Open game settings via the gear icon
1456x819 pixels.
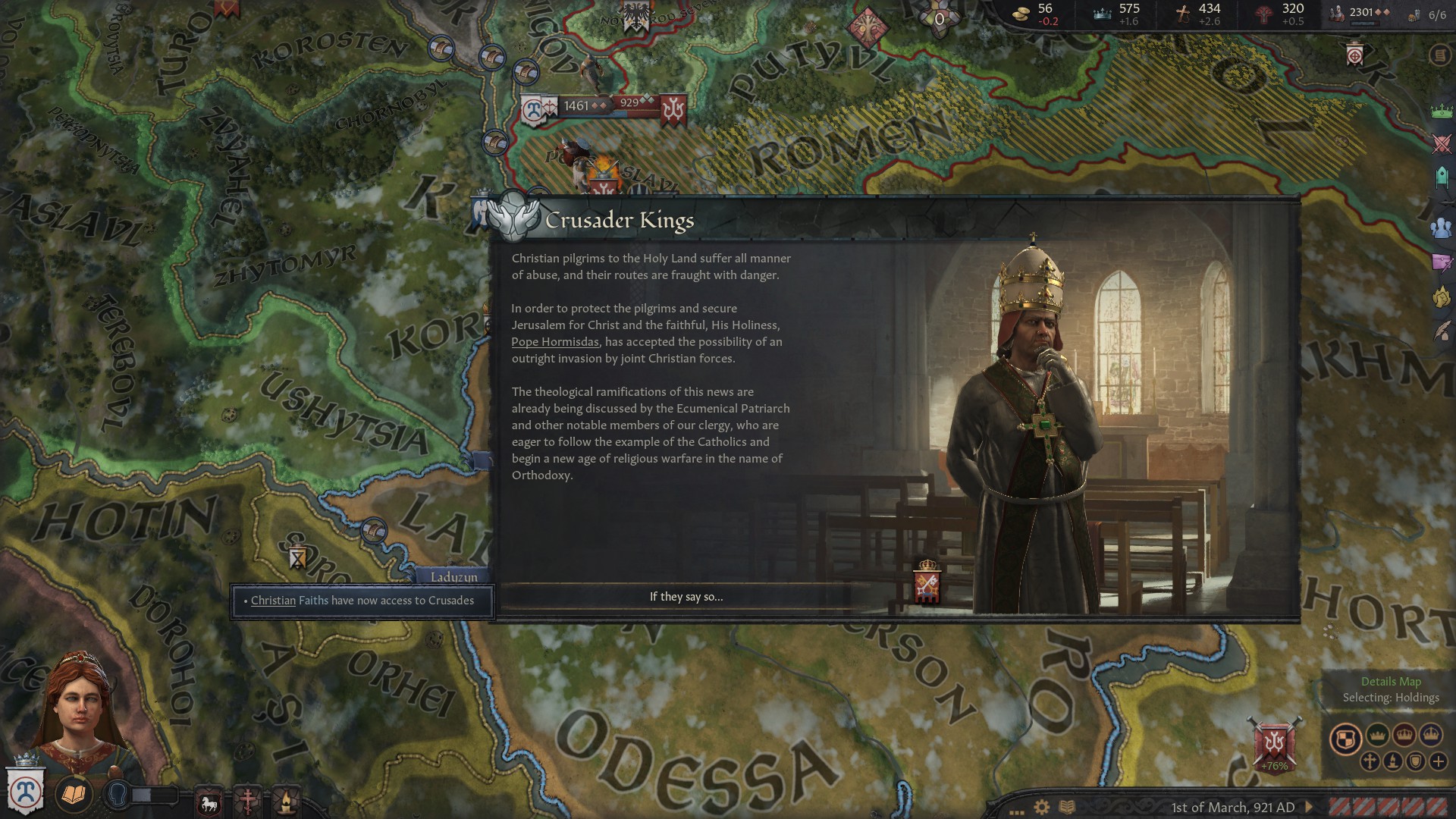[x=1041, y=805]
